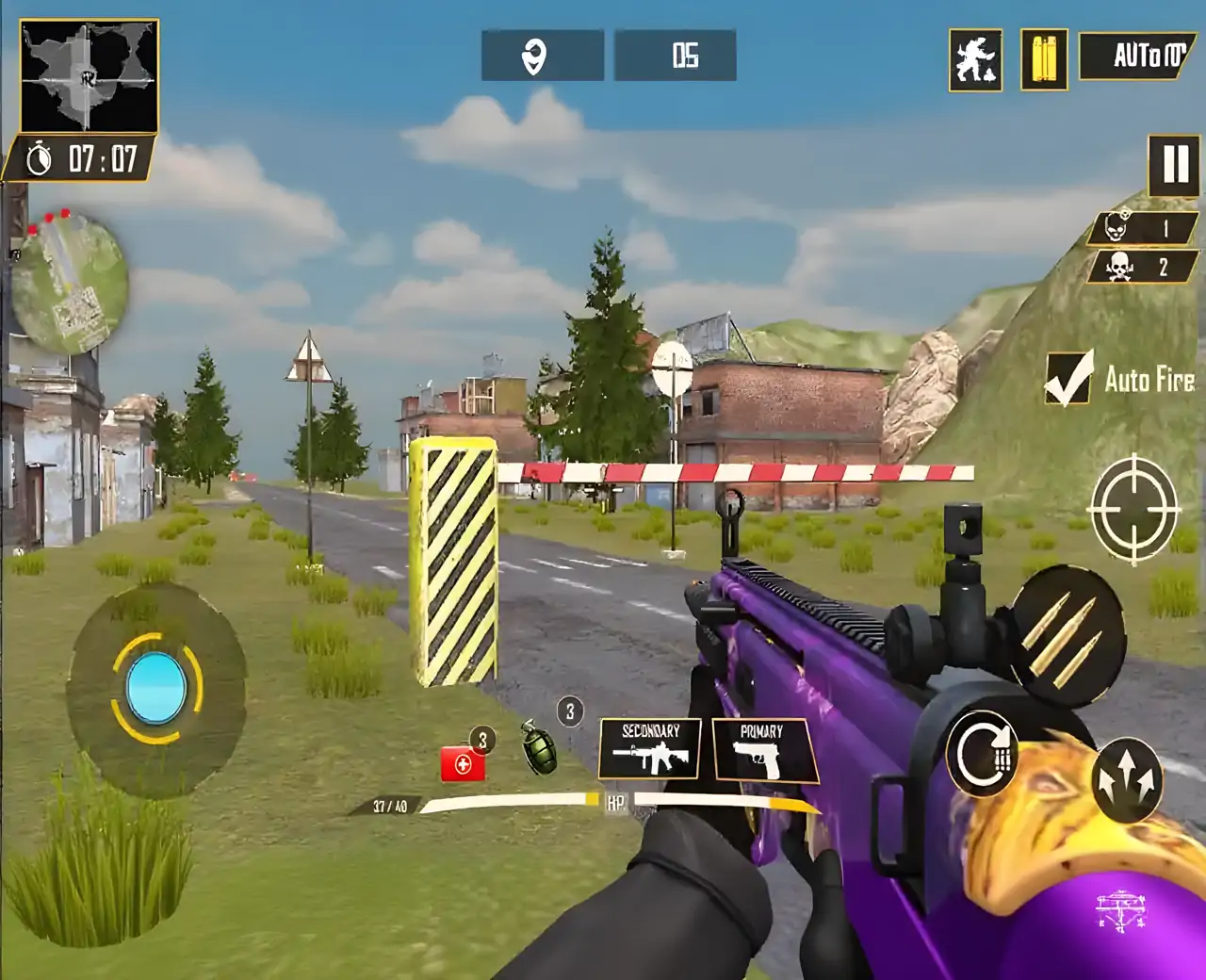Throw a grenade
This screenshot has height=980, width=1206.
pyautogui.click(x=541, y=747)
